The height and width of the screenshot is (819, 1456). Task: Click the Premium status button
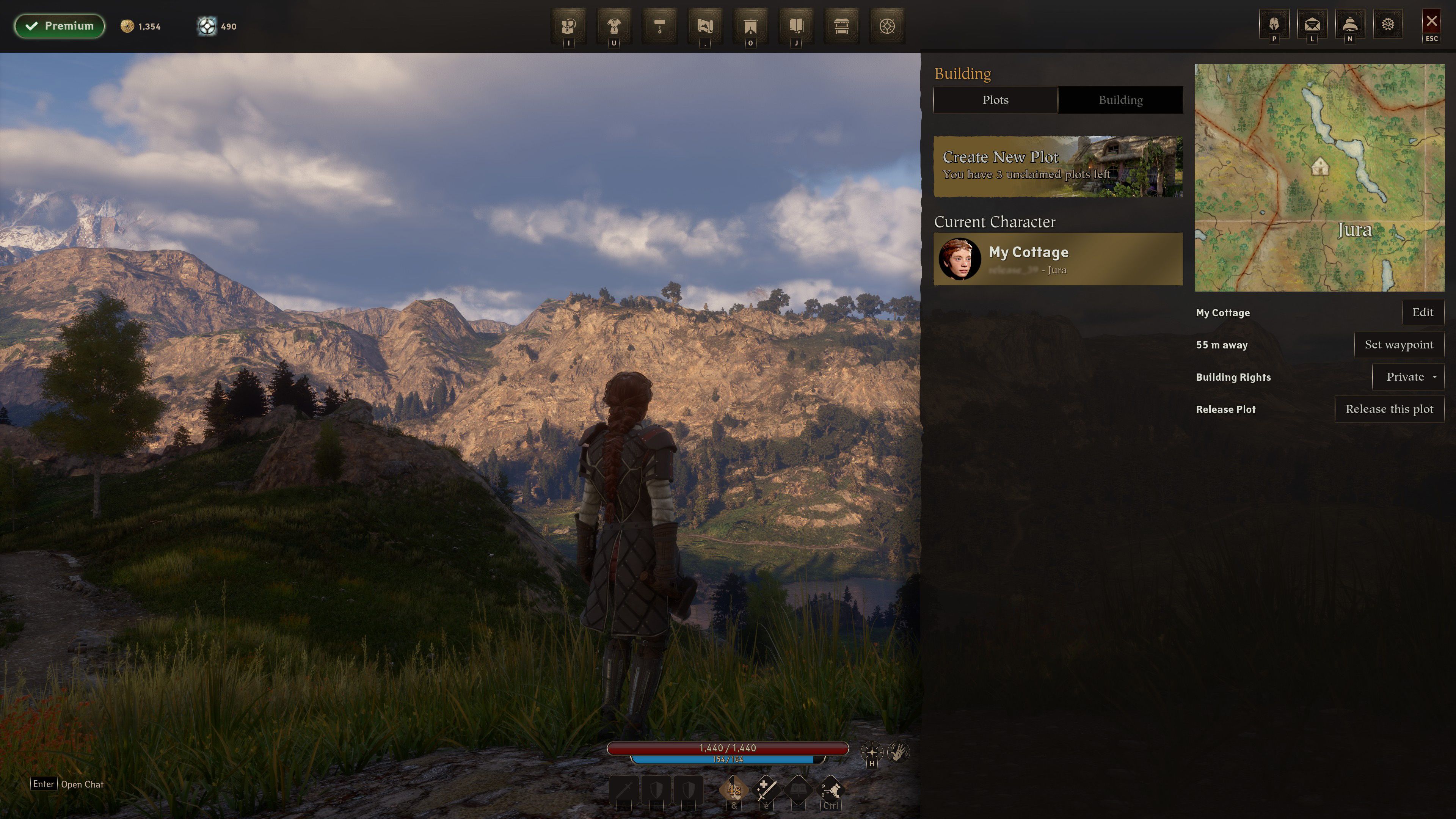pyautogui.click(x=60, y=26)
